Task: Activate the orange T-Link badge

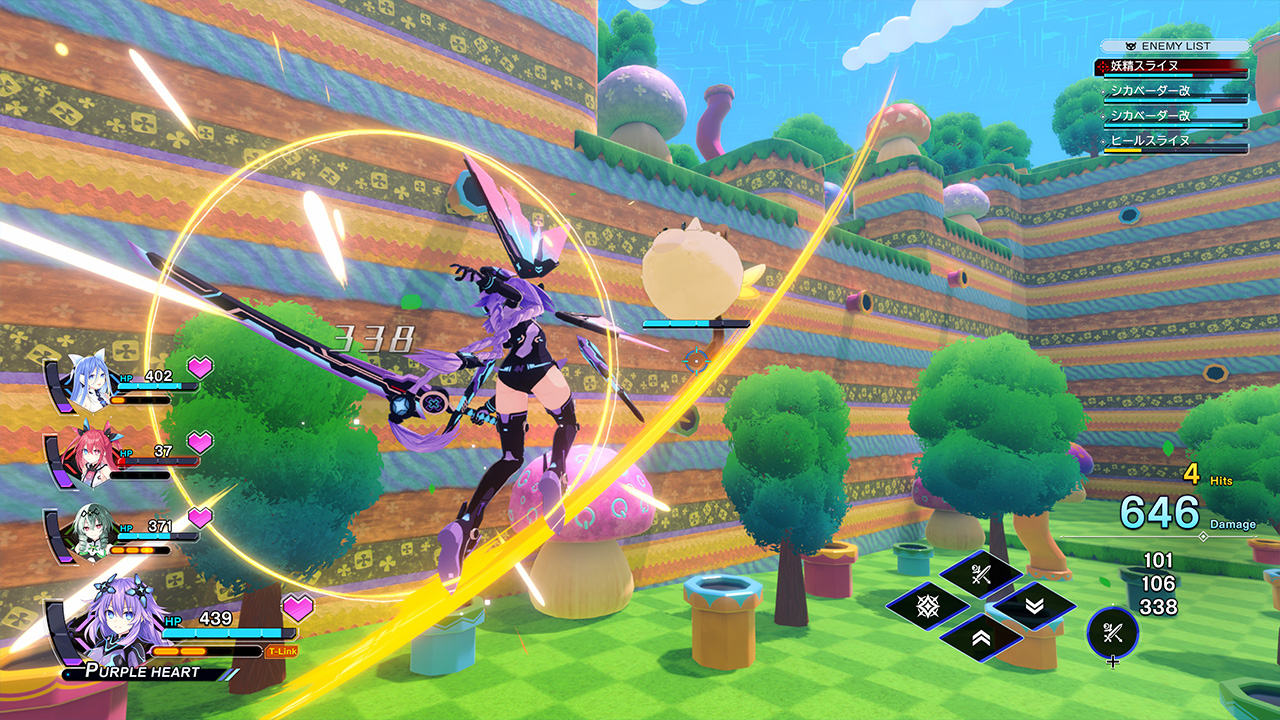Action: [281, 651]
